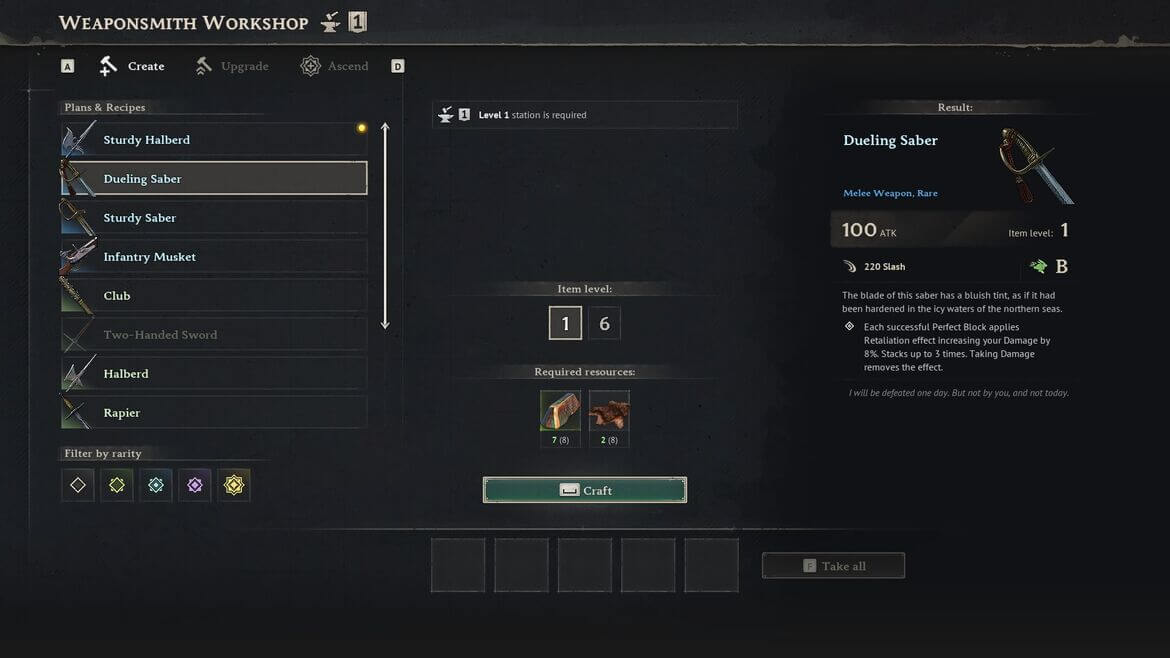The image size is (1170, 658).
Task: Choose the Two-Handed Sword plan
Action: coord(213,335)
